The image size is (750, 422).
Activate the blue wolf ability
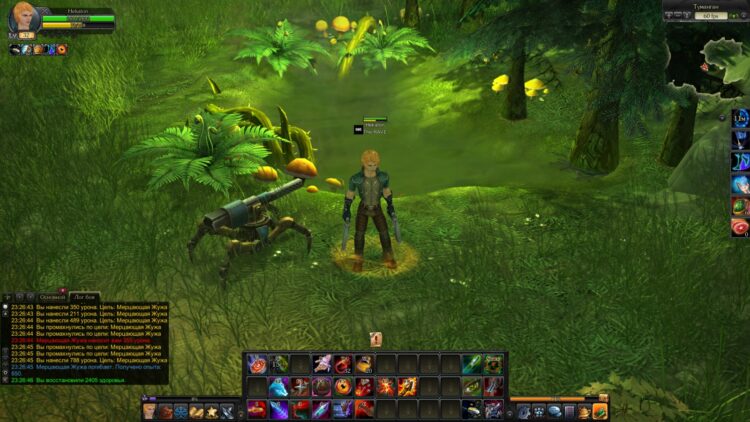(279, 386)
